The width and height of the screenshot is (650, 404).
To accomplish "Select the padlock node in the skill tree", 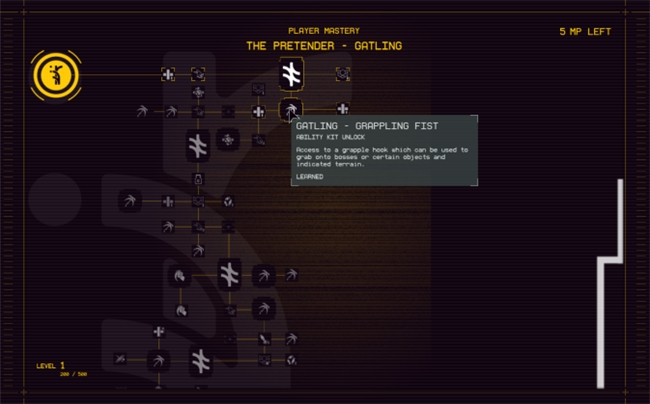I will [198, 179].
